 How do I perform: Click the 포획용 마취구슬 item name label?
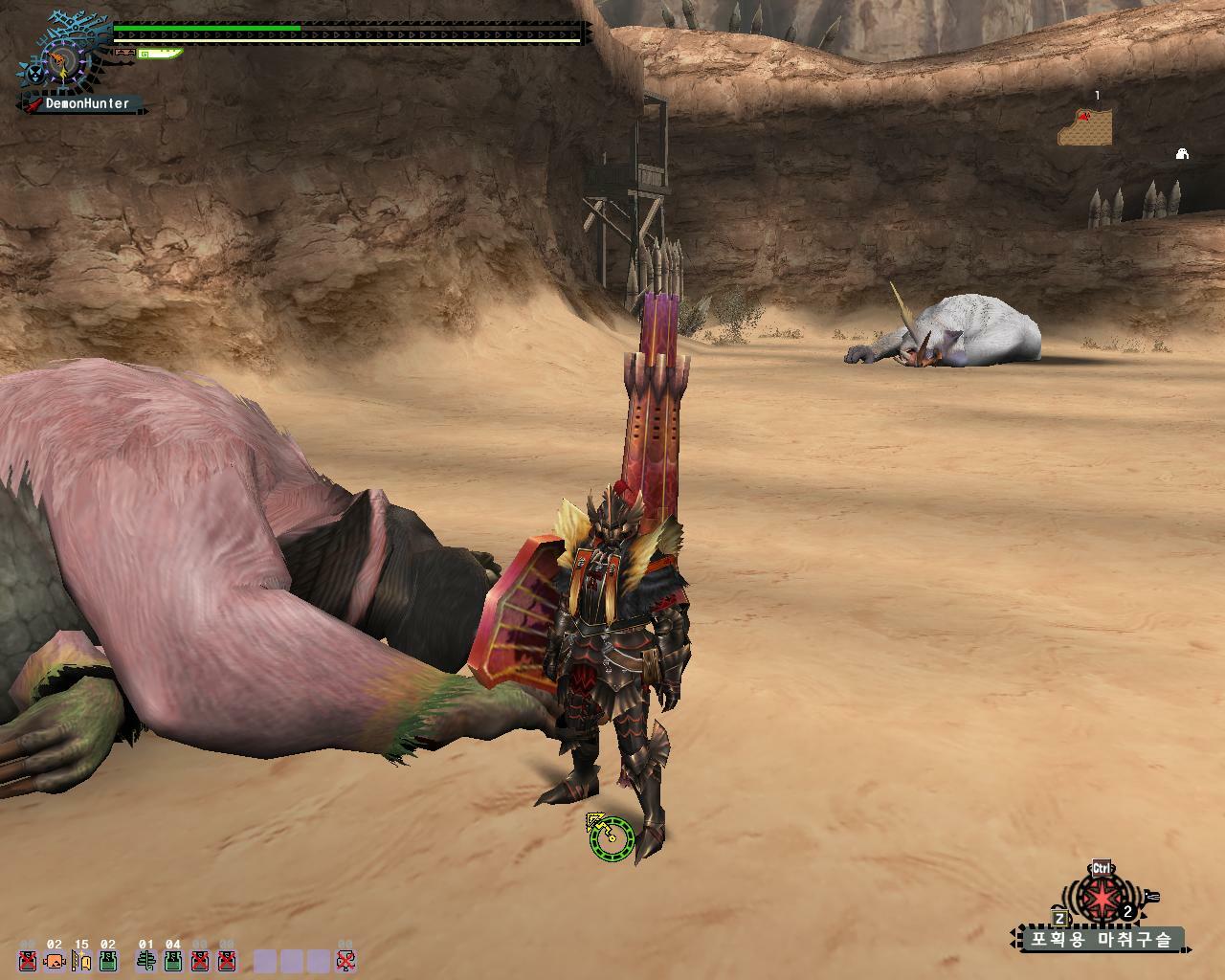click(1099, 940)
